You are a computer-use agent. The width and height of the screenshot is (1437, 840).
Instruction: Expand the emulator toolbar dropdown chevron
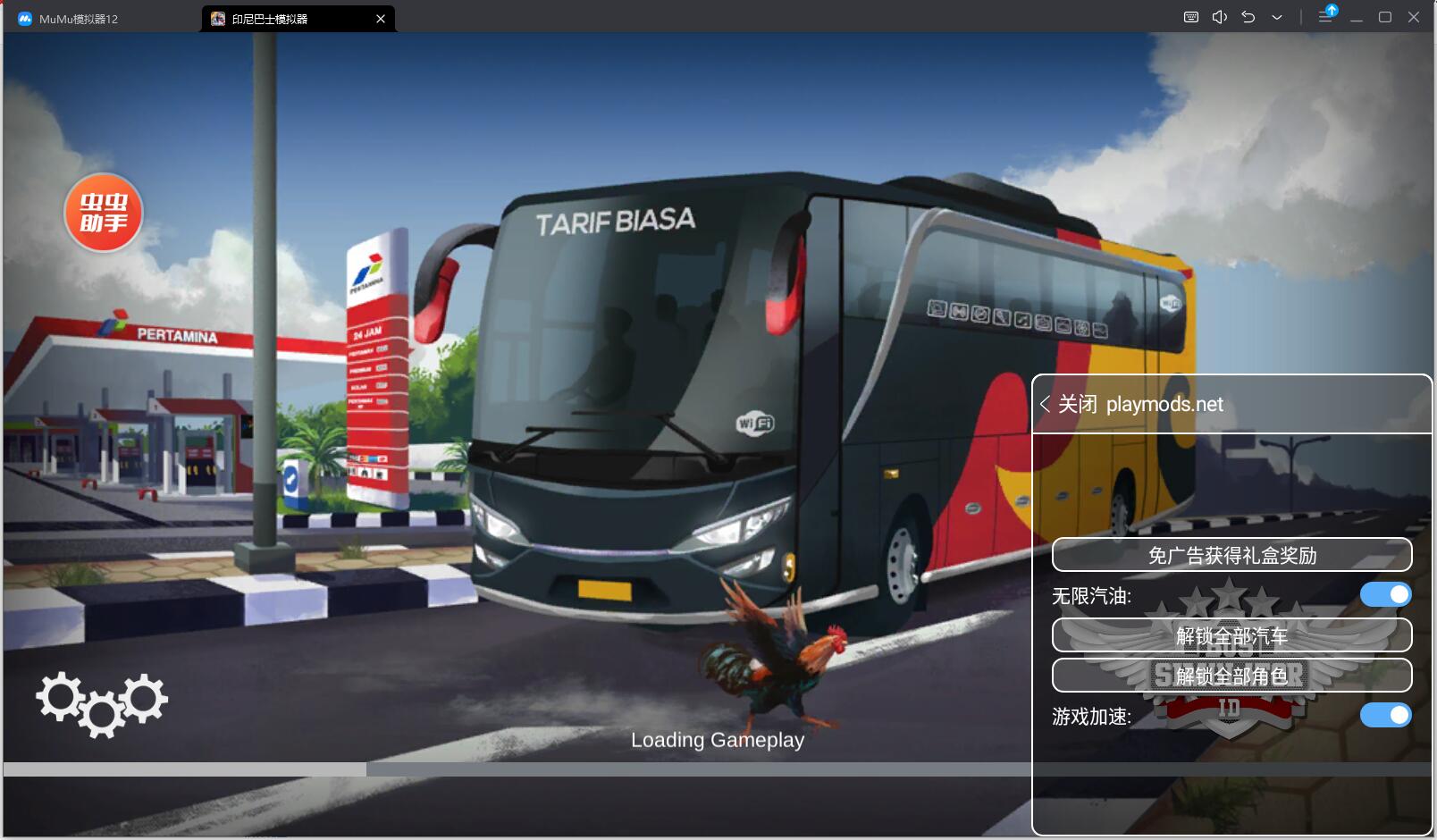pos(1277,18)
